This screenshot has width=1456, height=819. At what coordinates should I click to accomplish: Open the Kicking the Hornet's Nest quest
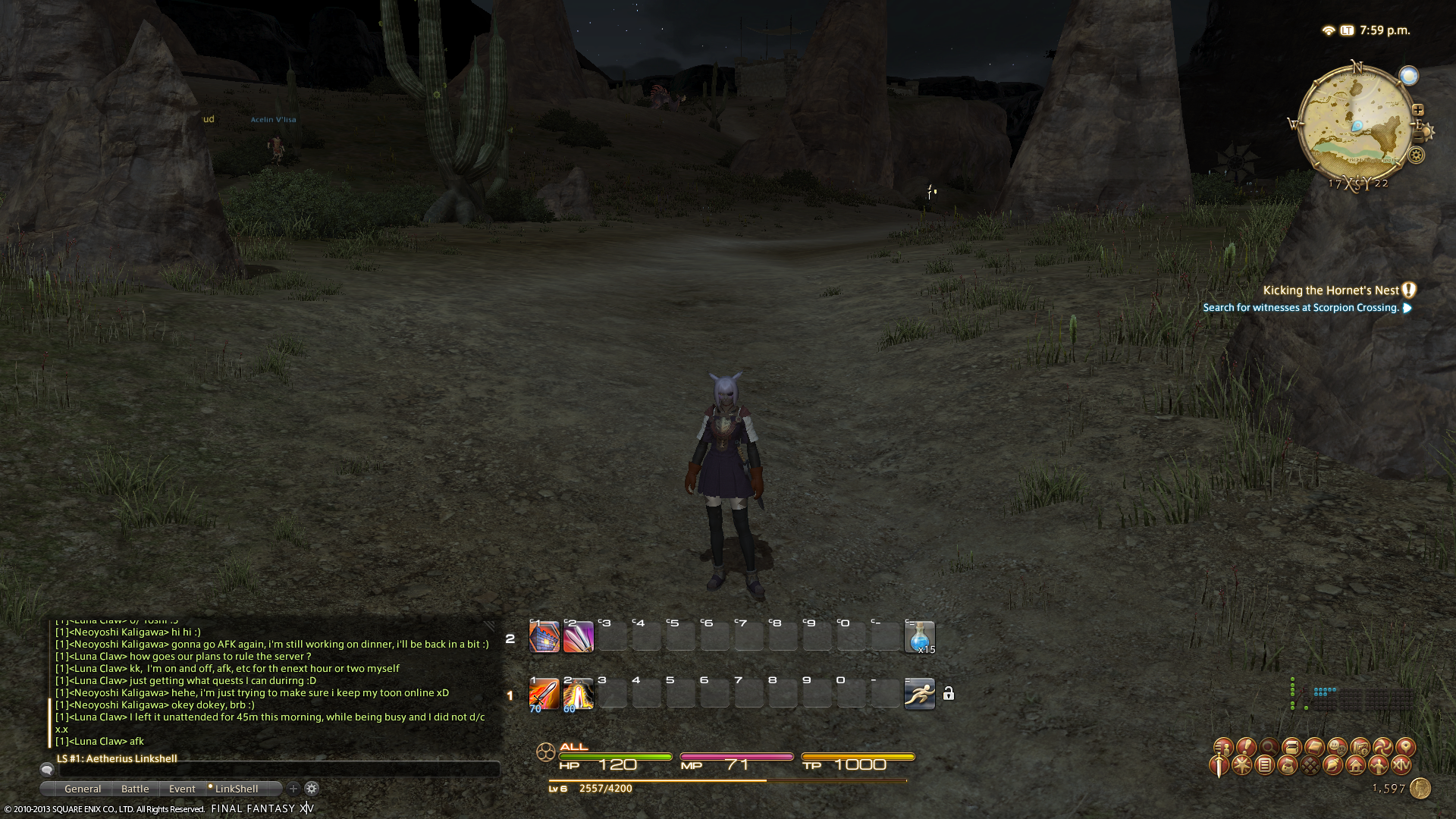point(1330,290)
